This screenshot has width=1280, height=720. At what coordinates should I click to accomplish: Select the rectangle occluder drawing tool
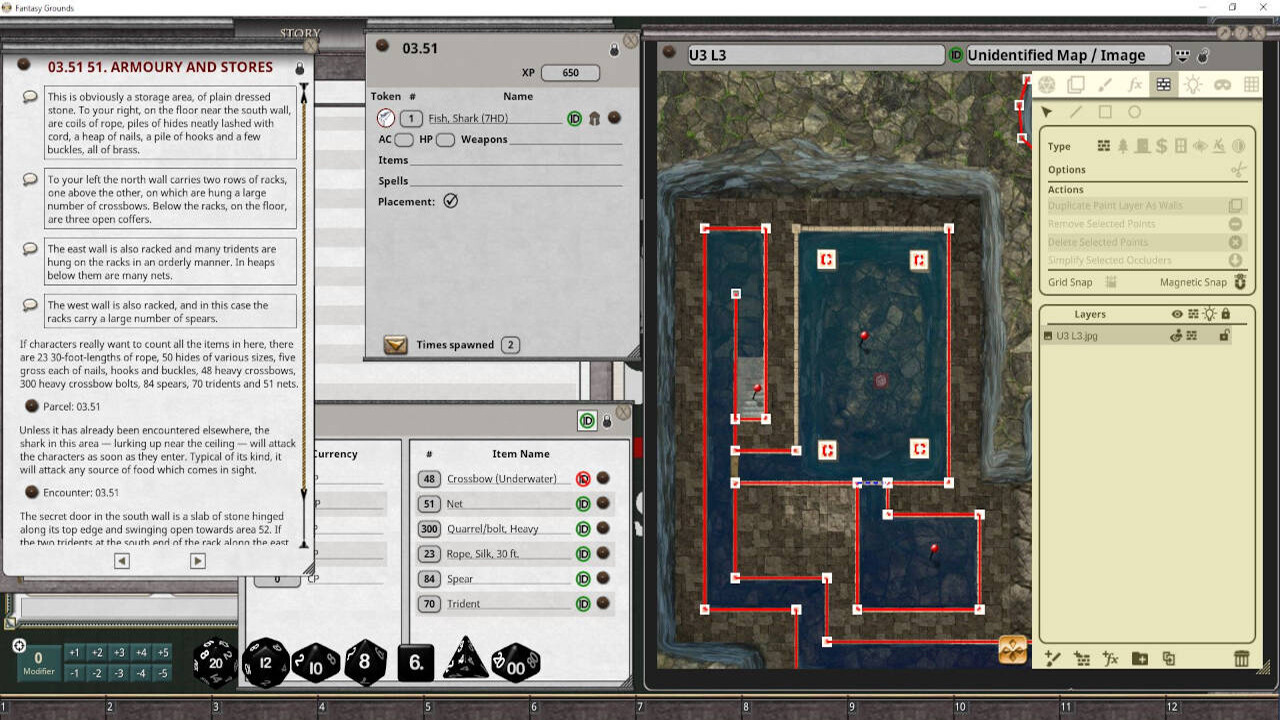[1106, 112]
